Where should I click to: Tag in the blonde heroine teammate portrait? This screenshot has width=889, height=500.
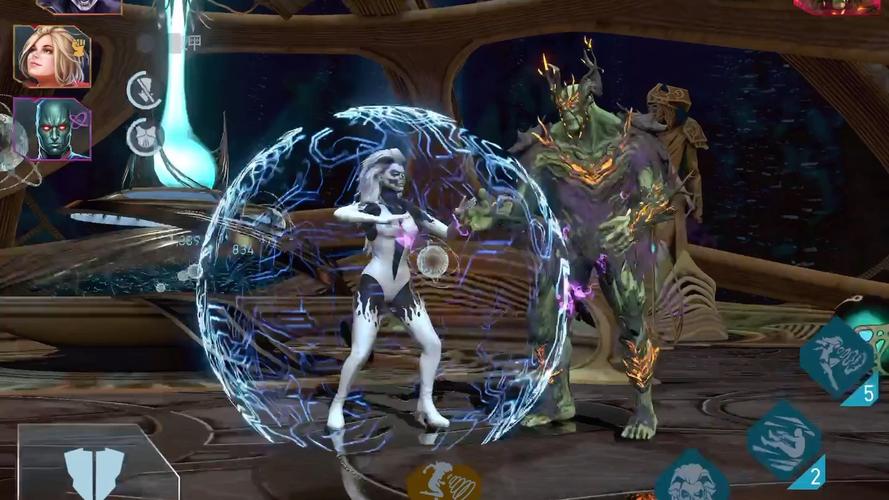52,56
